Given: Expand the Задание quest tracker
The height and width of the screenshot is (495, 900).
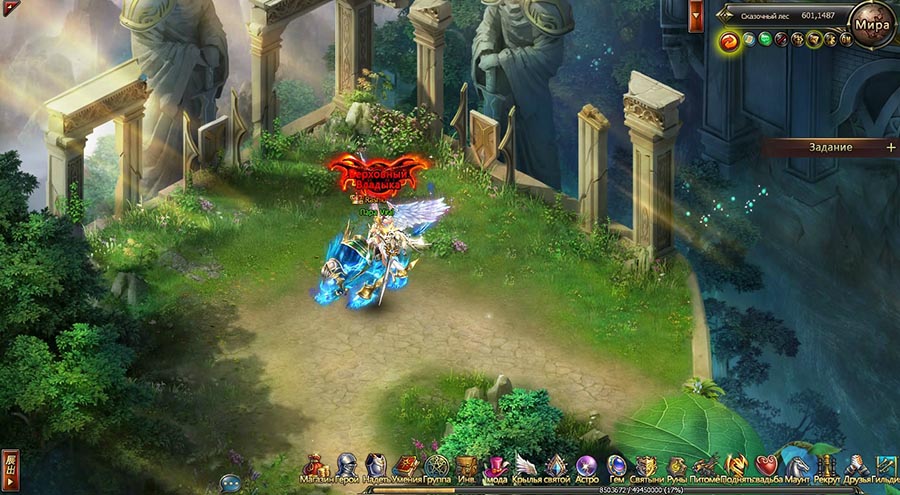Looking at the screenshot, I should click(x=890, y=147).
